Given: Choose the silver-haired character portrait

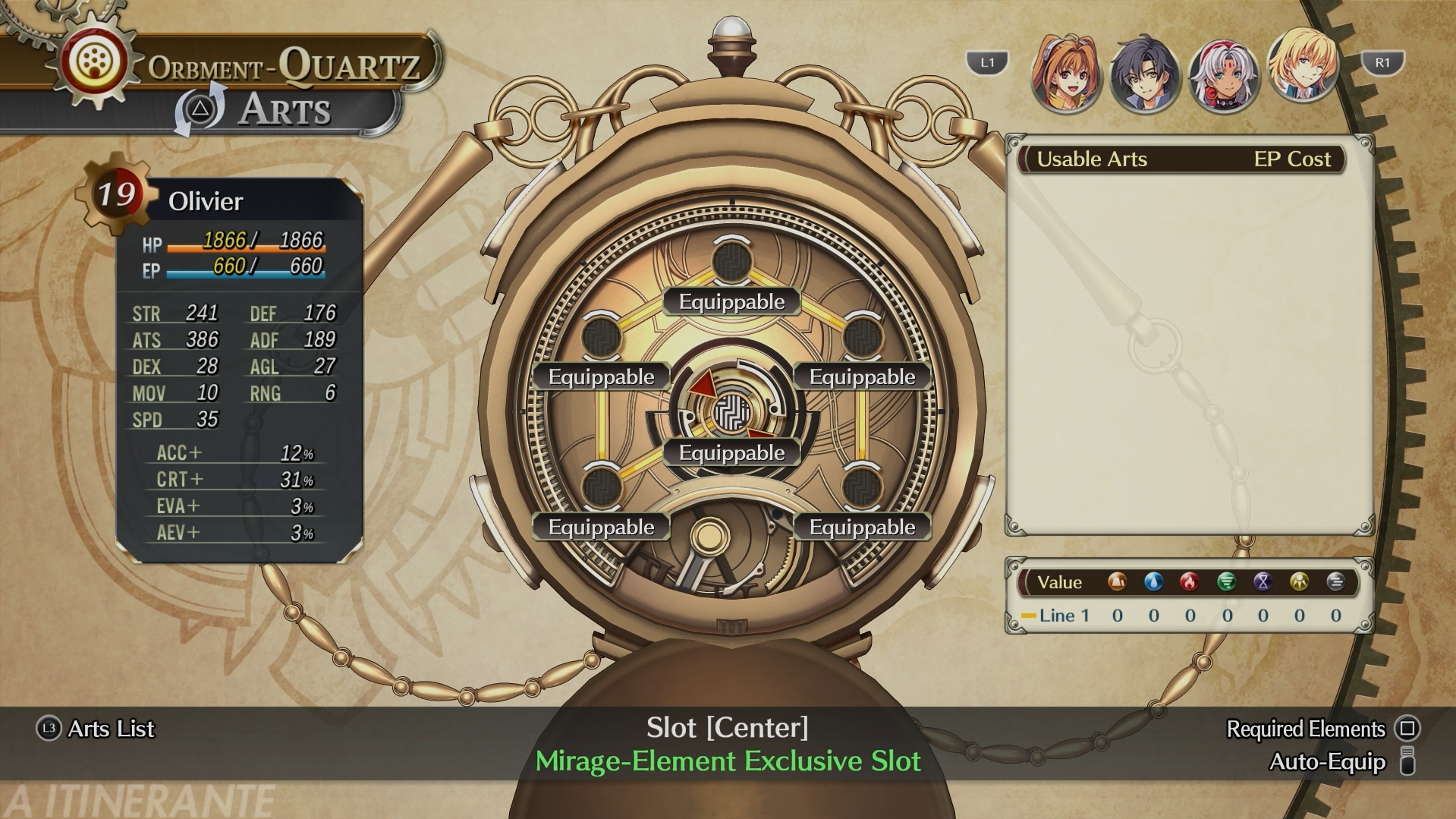Looking at the screenshot, I should click(1223, 75).
